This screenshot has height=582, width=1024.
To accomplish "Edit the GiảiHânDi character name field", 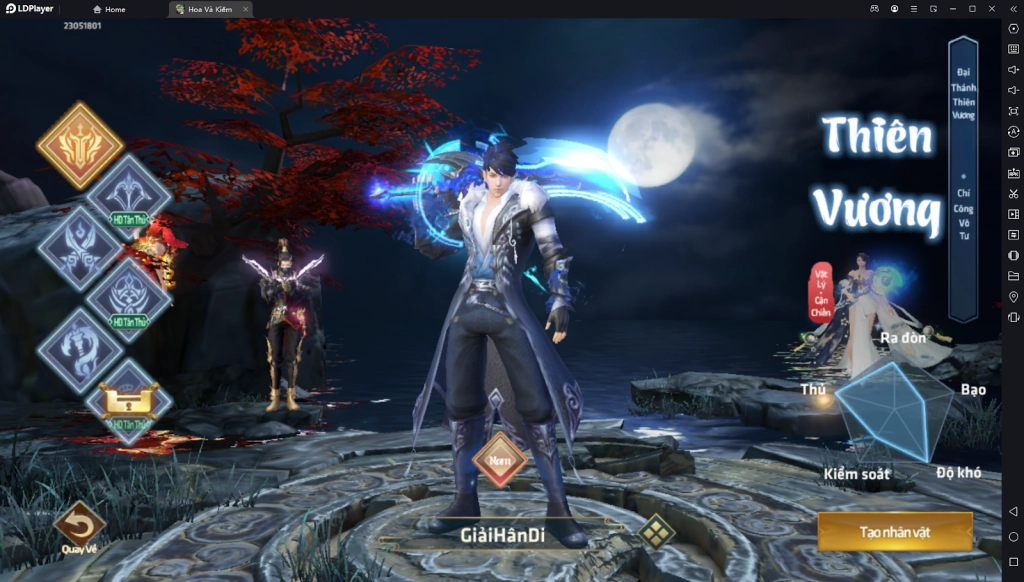I will tap(502, 535).
